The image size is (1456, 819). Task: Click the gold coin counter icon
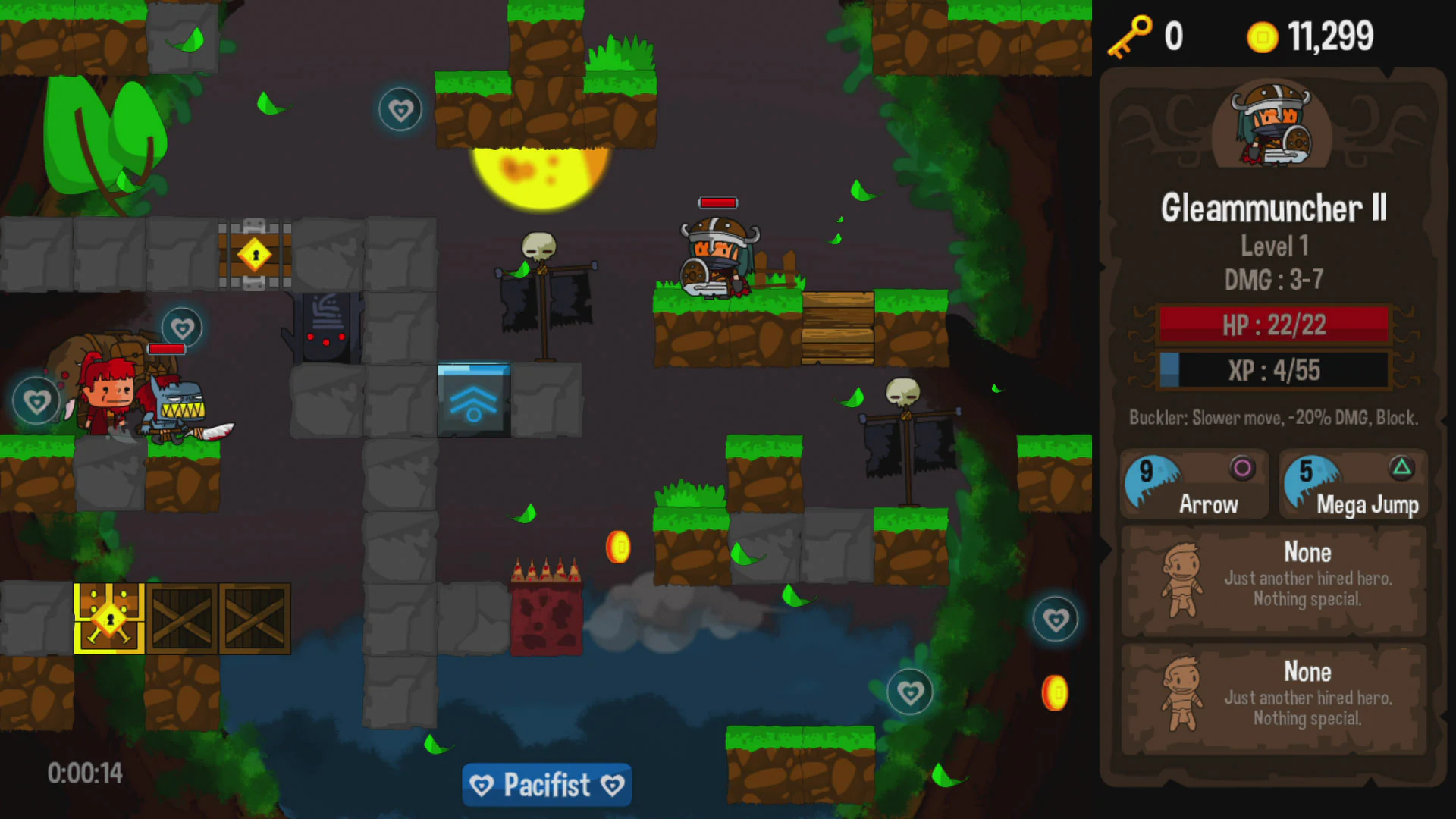(x=1263, y=36)
